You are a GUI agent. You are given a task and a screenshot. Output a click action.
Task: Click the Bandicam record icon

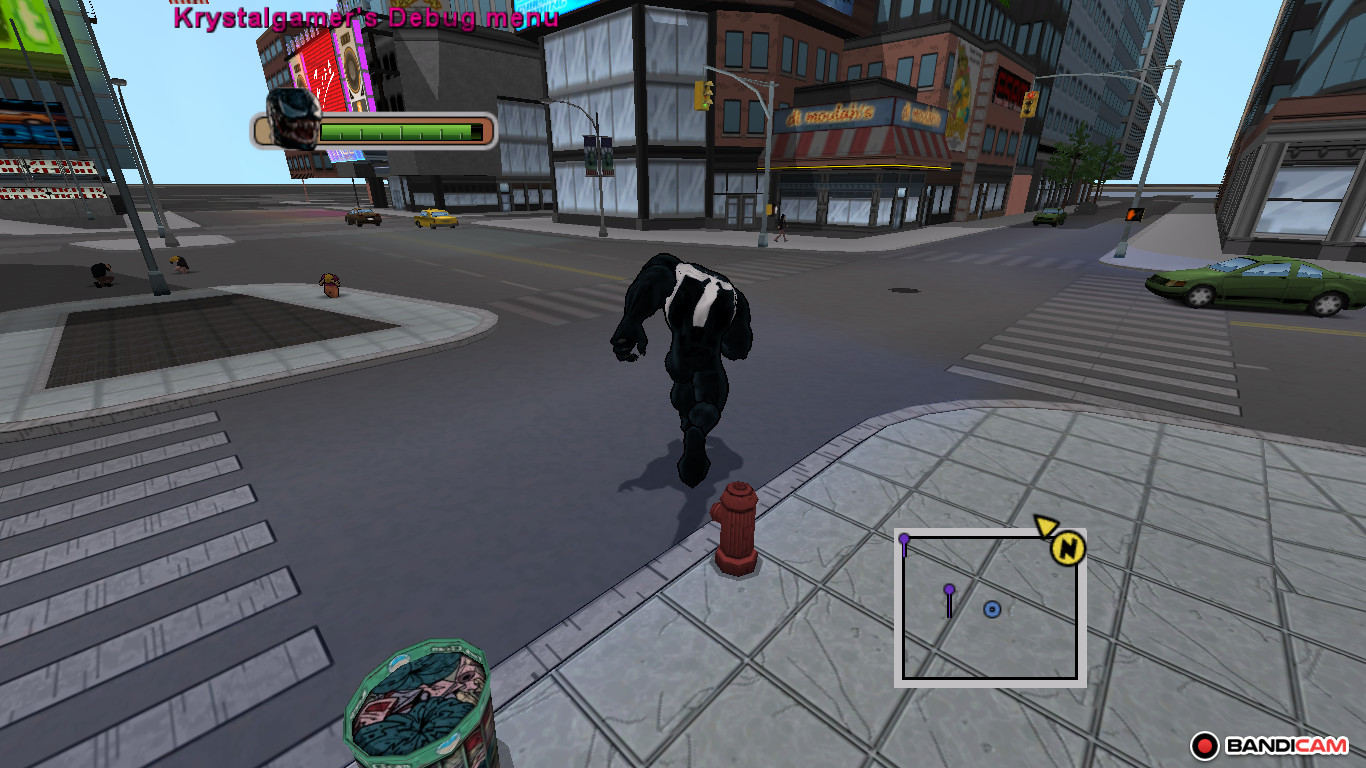pos(1207,744)
